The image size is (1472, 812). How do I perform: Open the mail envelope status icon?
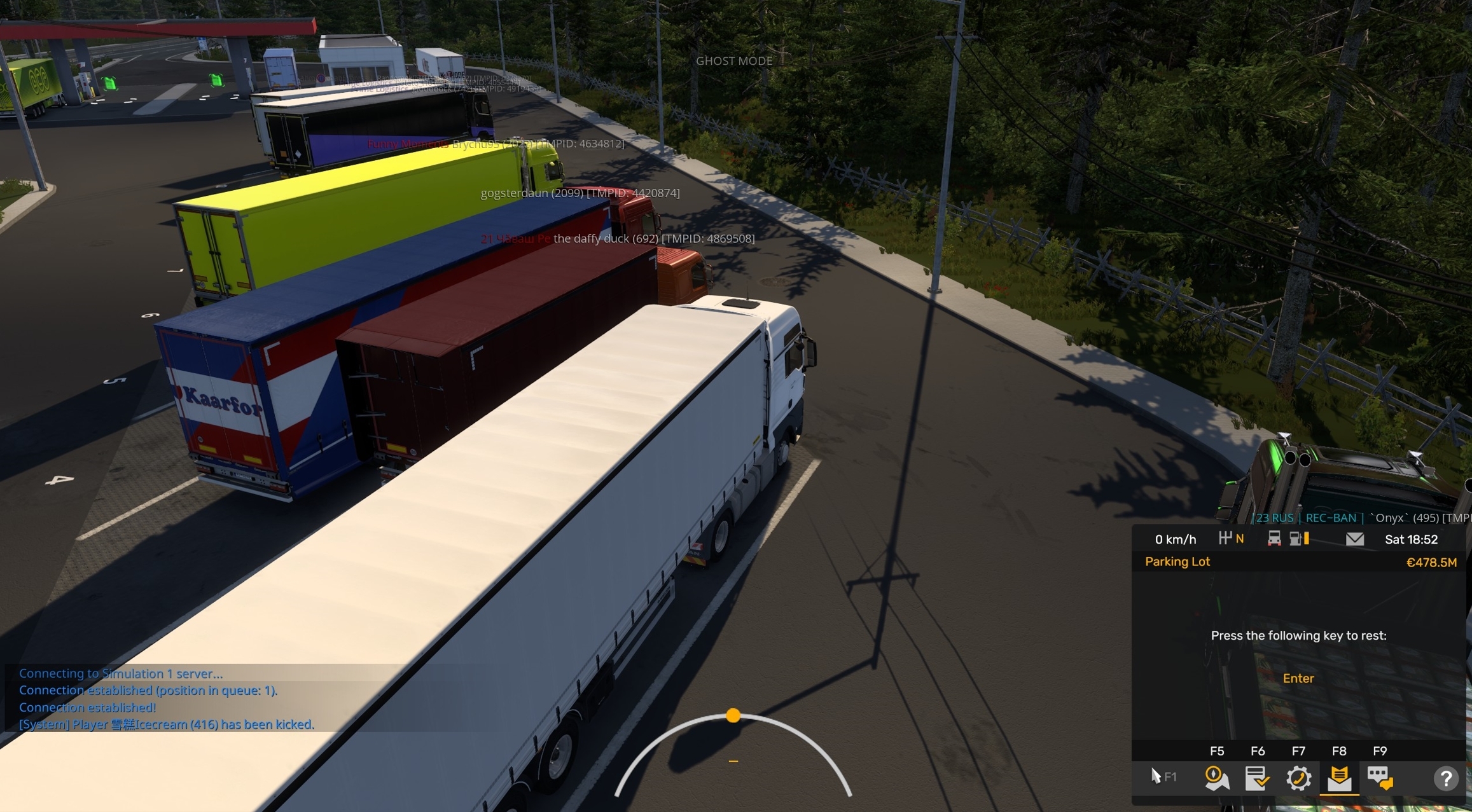[1354, 539]
